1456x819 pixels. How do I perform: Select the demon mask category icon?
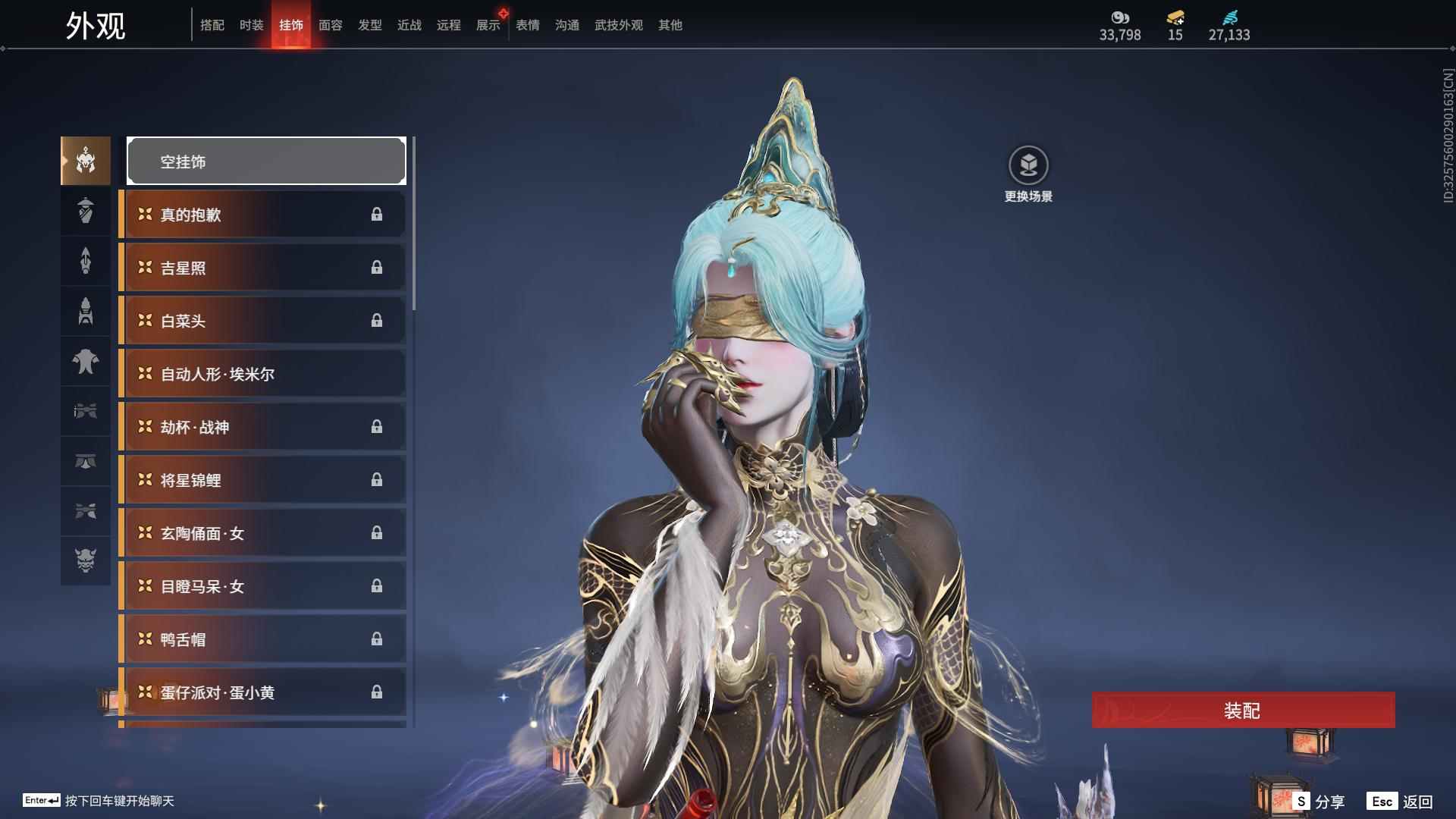[86, 560]
